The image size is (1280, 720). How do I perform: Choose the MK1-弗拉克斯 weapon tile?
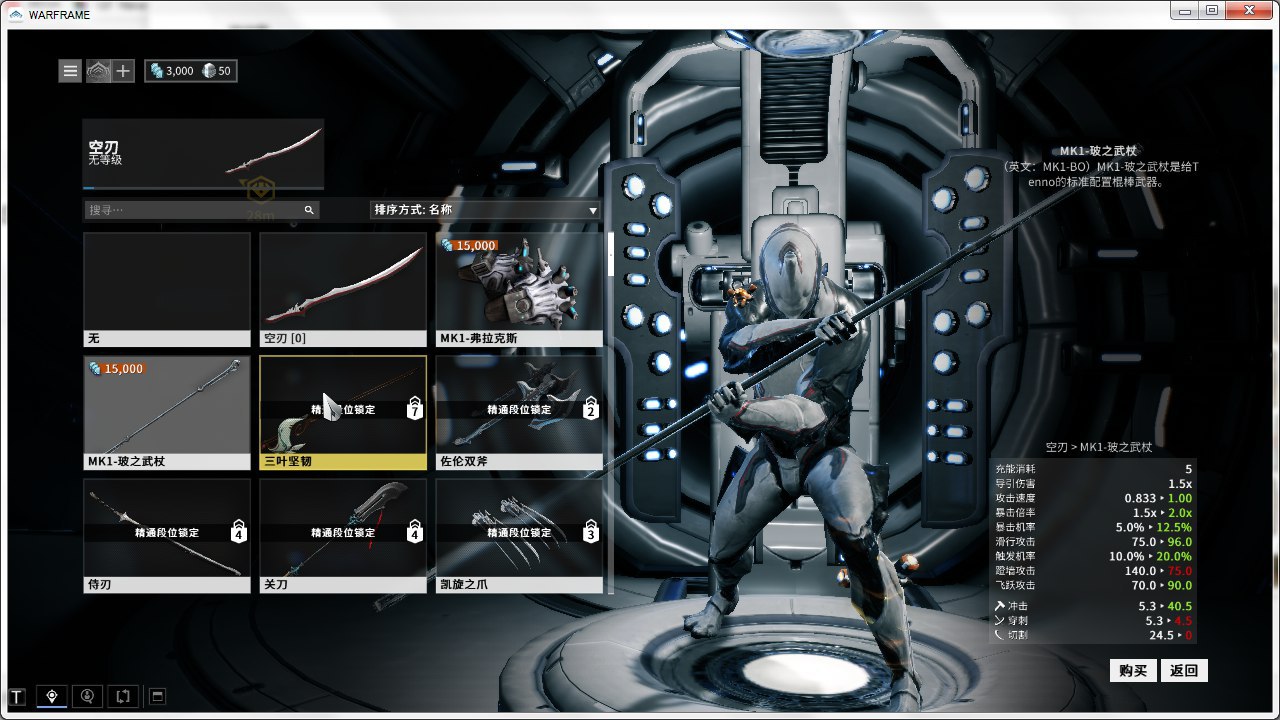[x=519, y=290]
